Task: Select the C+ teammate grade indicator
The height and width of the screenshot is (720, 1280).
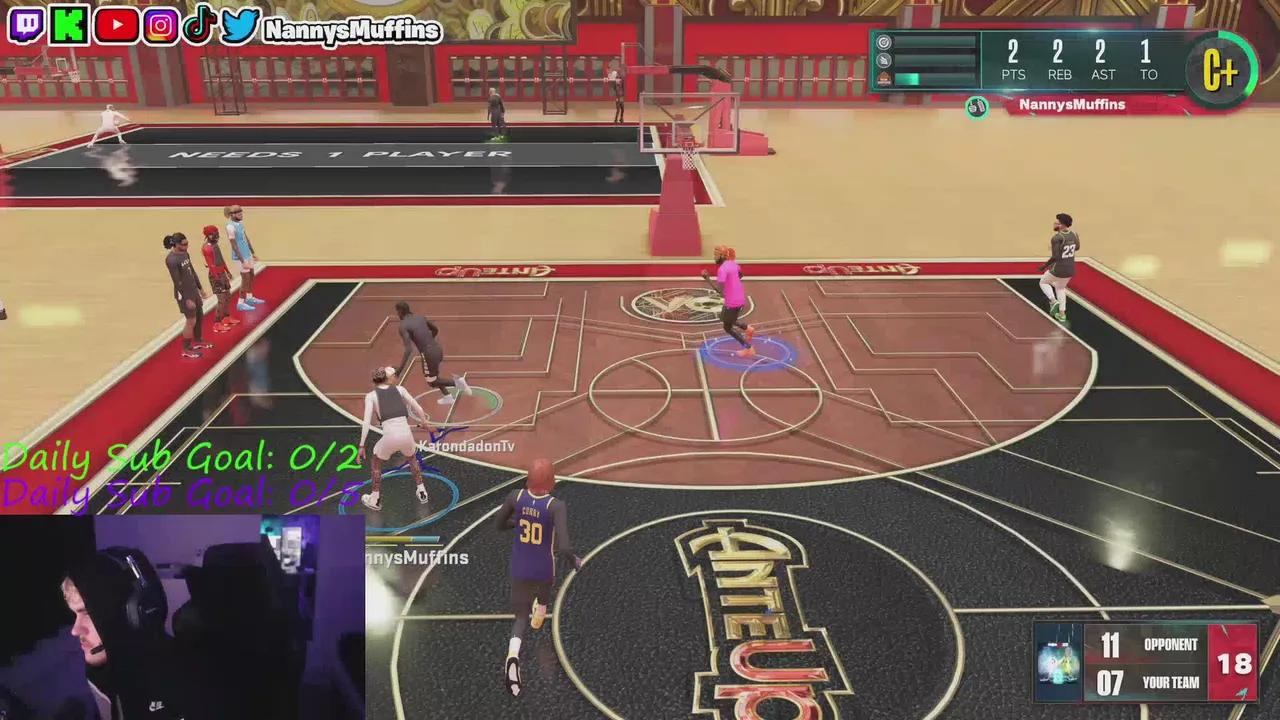Action: coord(1221,70)
